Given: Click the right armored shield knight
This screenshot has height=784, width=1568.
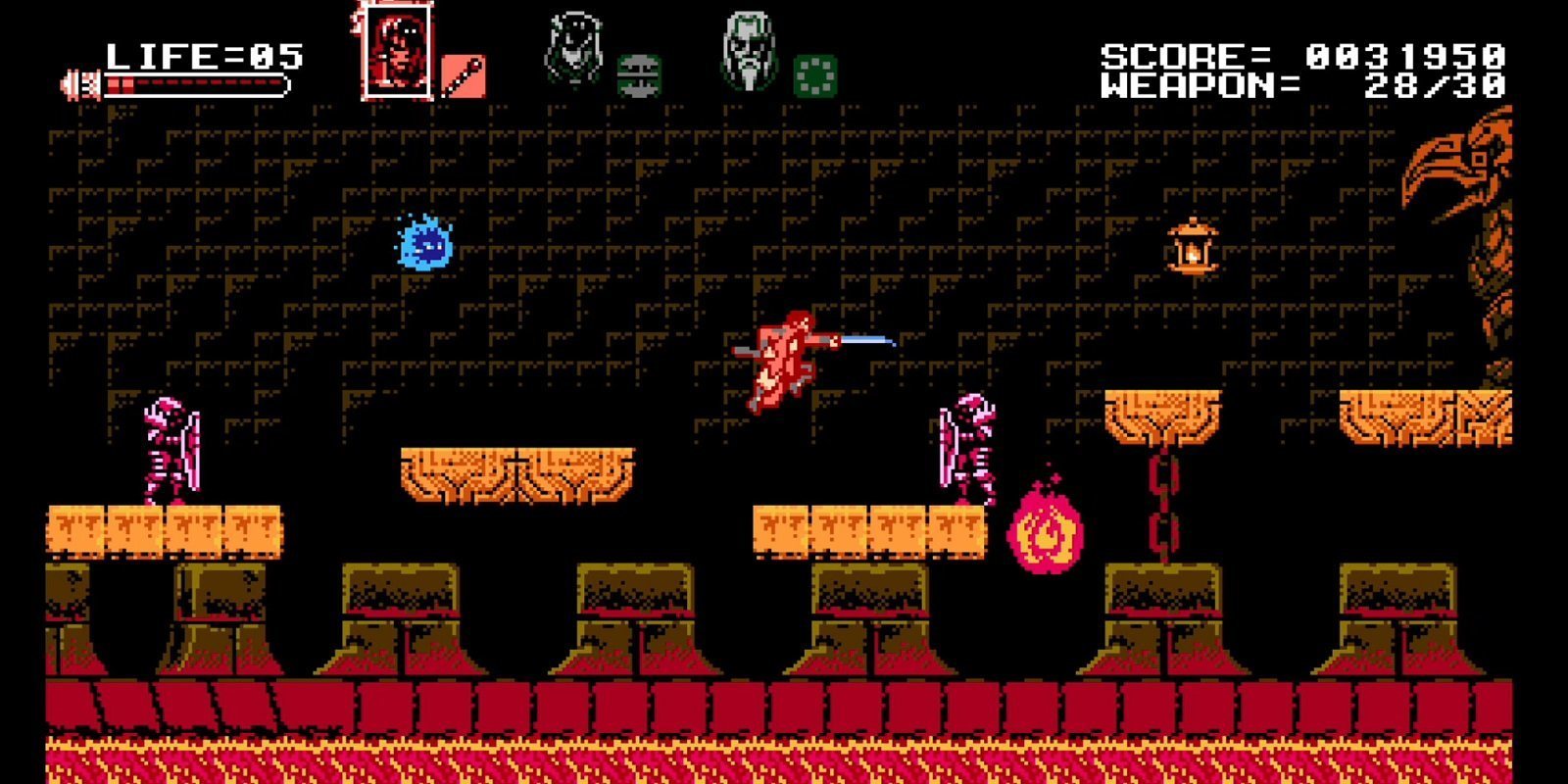Looking at the screenshot, I should pos(970,451).
